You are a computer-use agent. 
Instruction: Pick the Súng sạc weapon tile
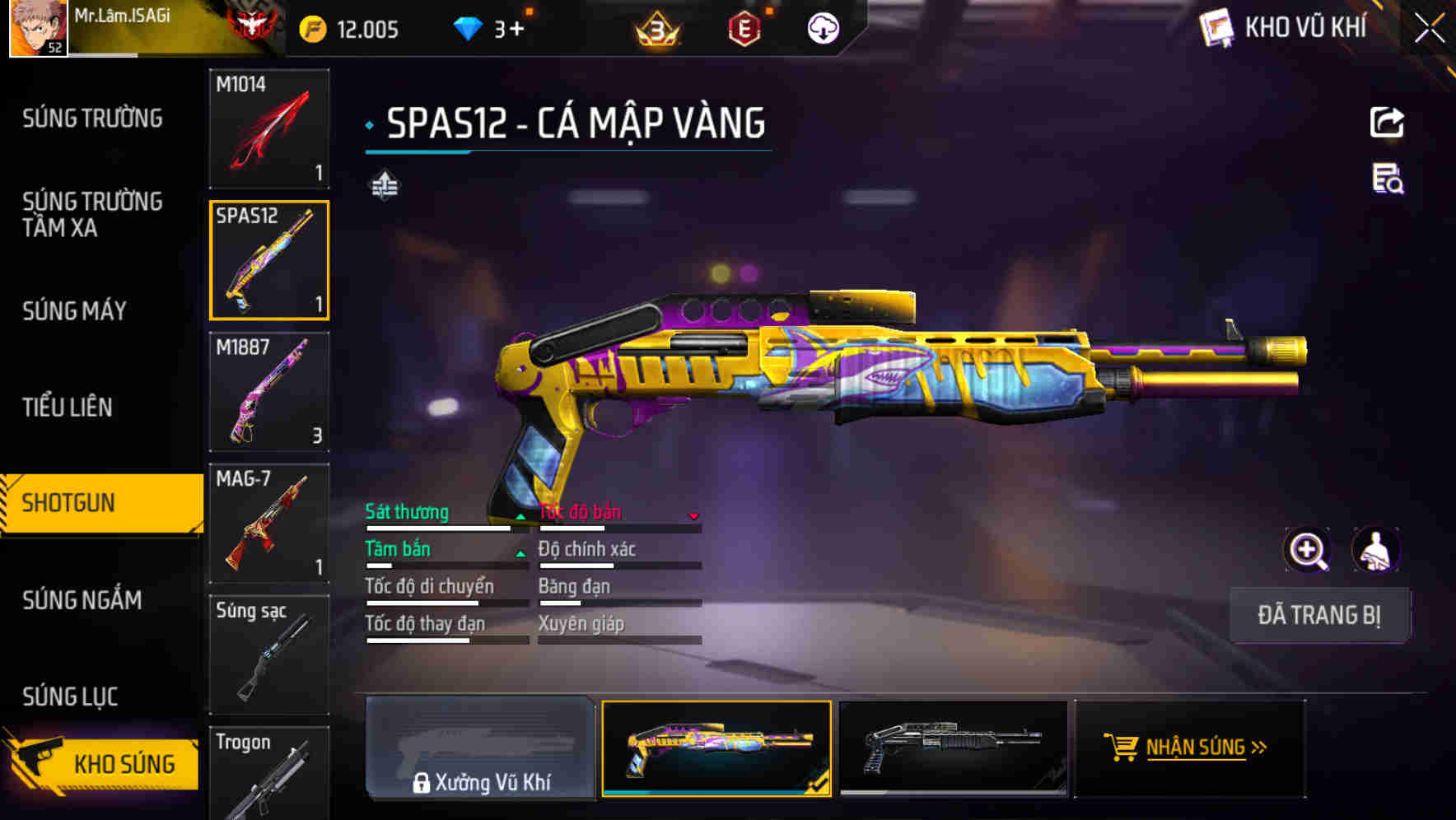click(x=269, y=655)
